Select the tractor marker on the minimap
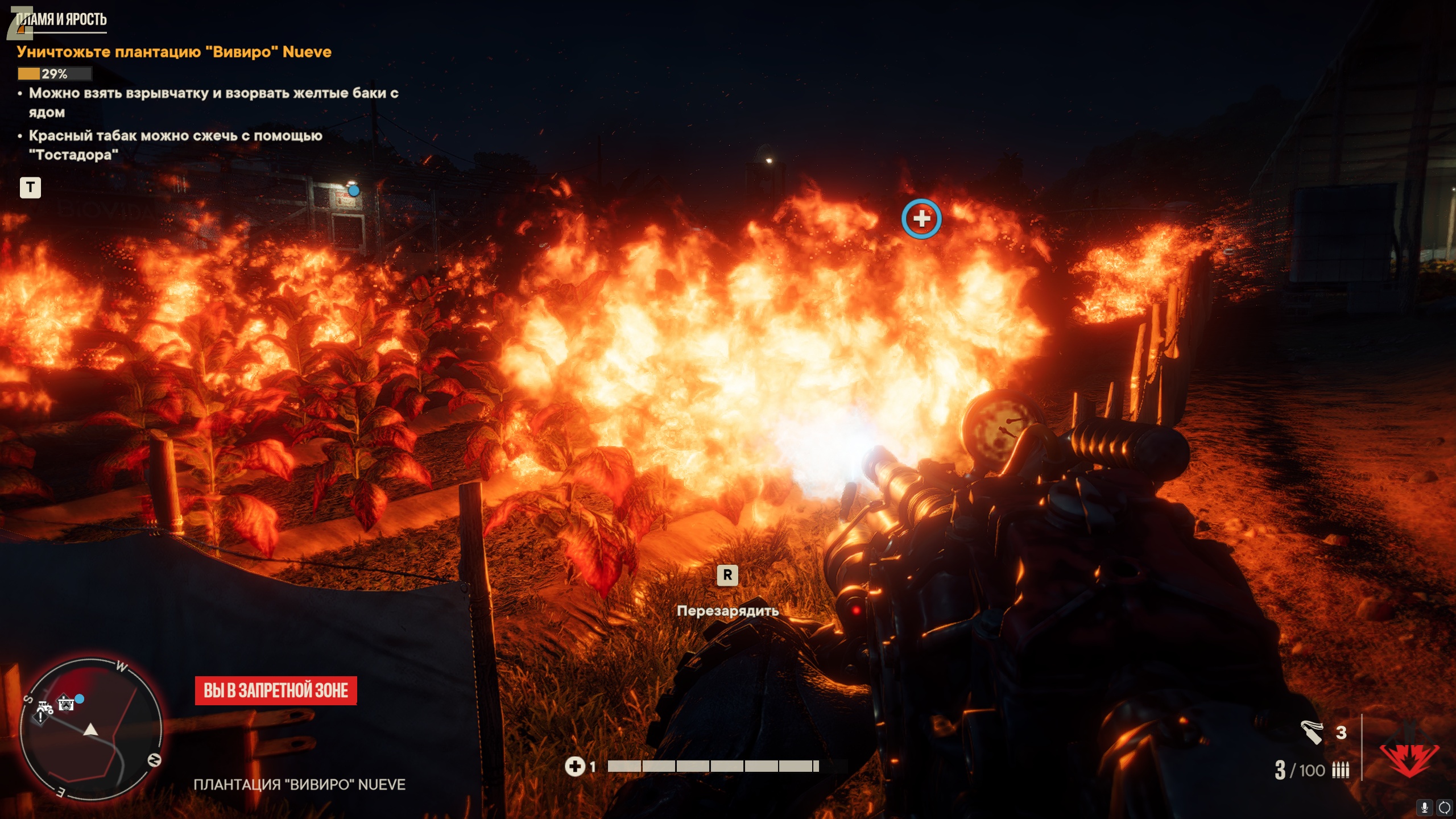The height and width of the screenshot is (819, 1456). [45, 707]
